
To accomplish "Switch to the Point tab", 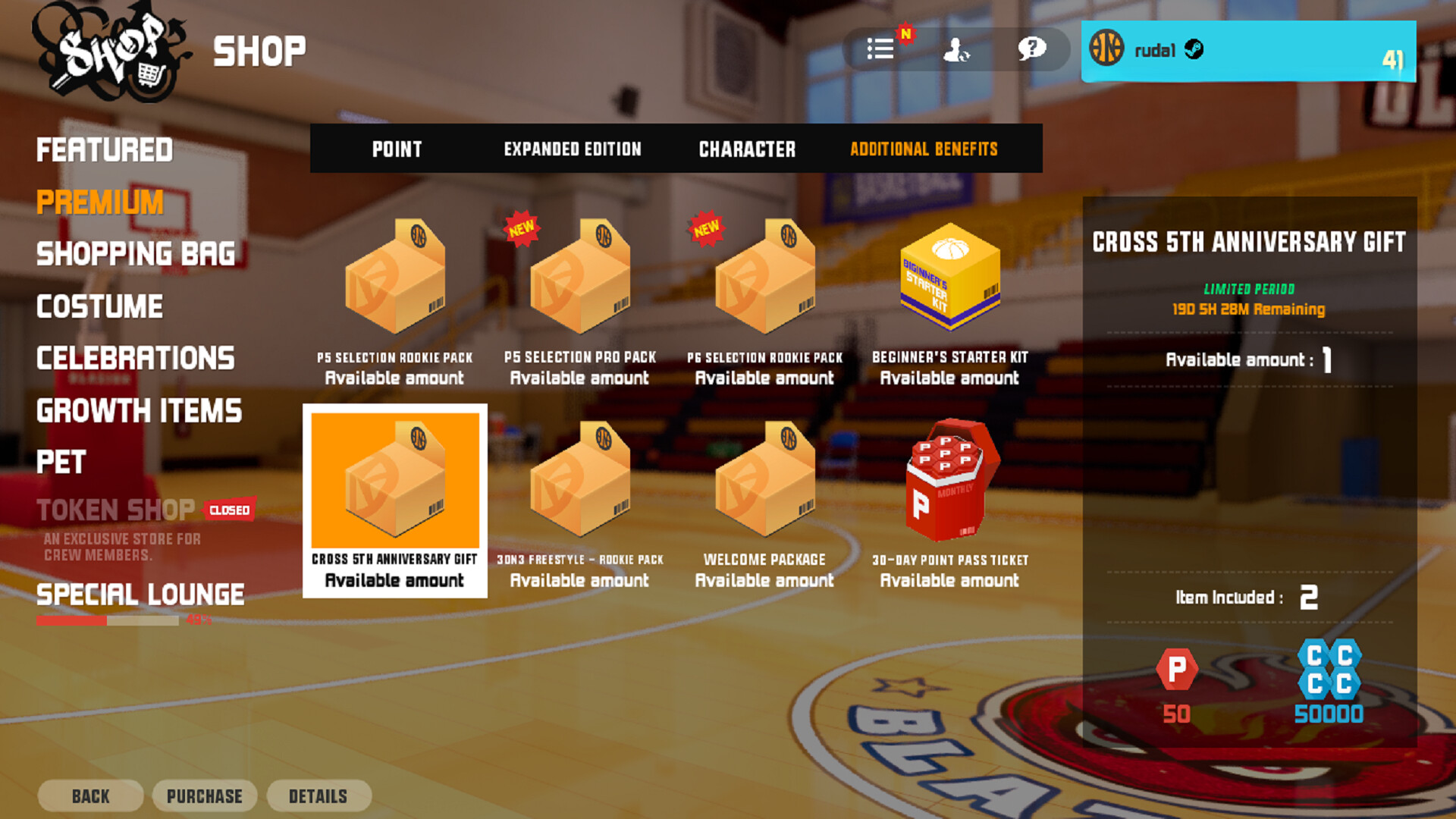I will pyautogui.click(x=397, y=149).
